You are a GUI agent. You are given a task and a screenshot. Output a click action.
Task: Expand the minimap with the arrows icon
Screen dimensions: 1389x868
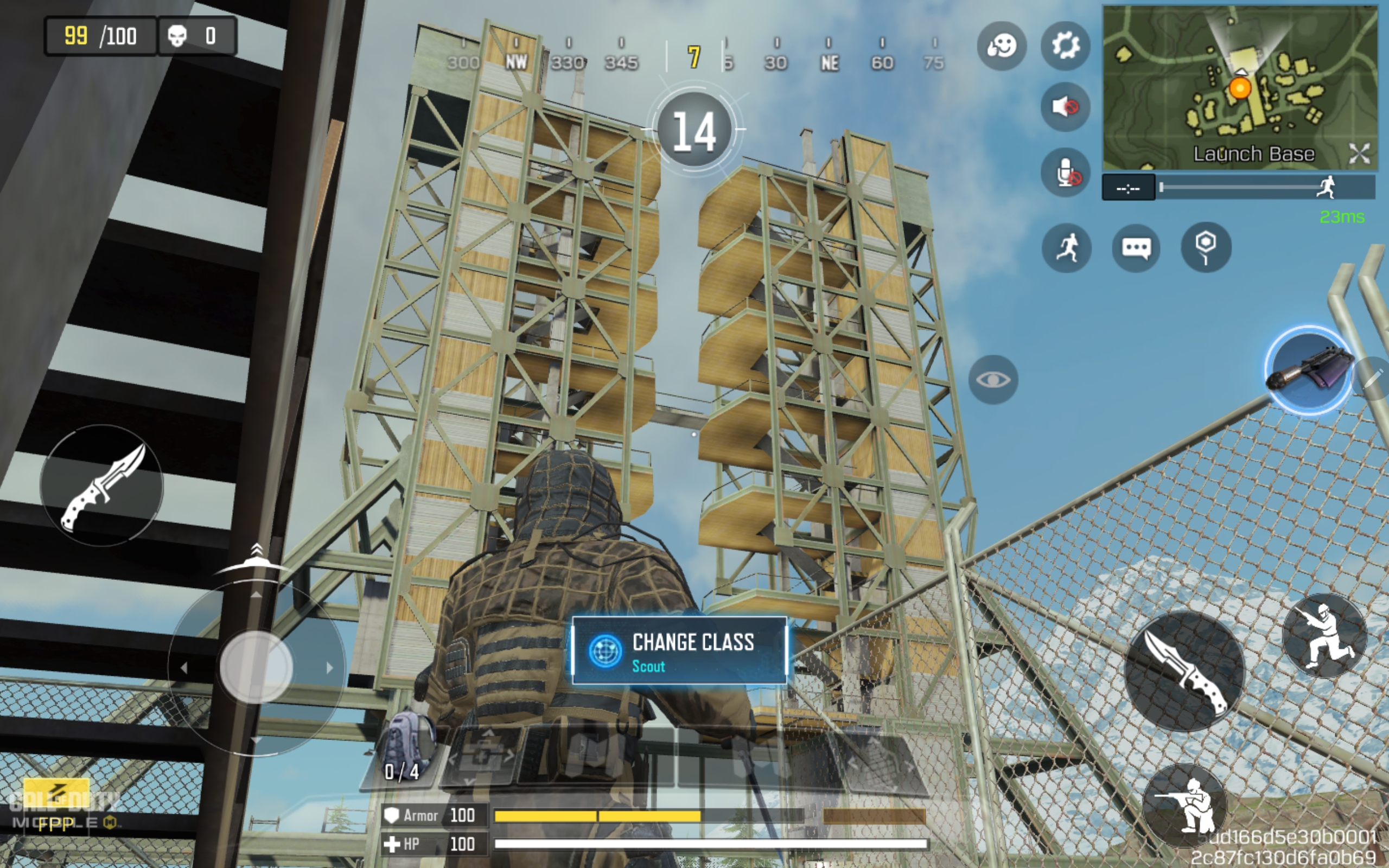[1359, 154]
